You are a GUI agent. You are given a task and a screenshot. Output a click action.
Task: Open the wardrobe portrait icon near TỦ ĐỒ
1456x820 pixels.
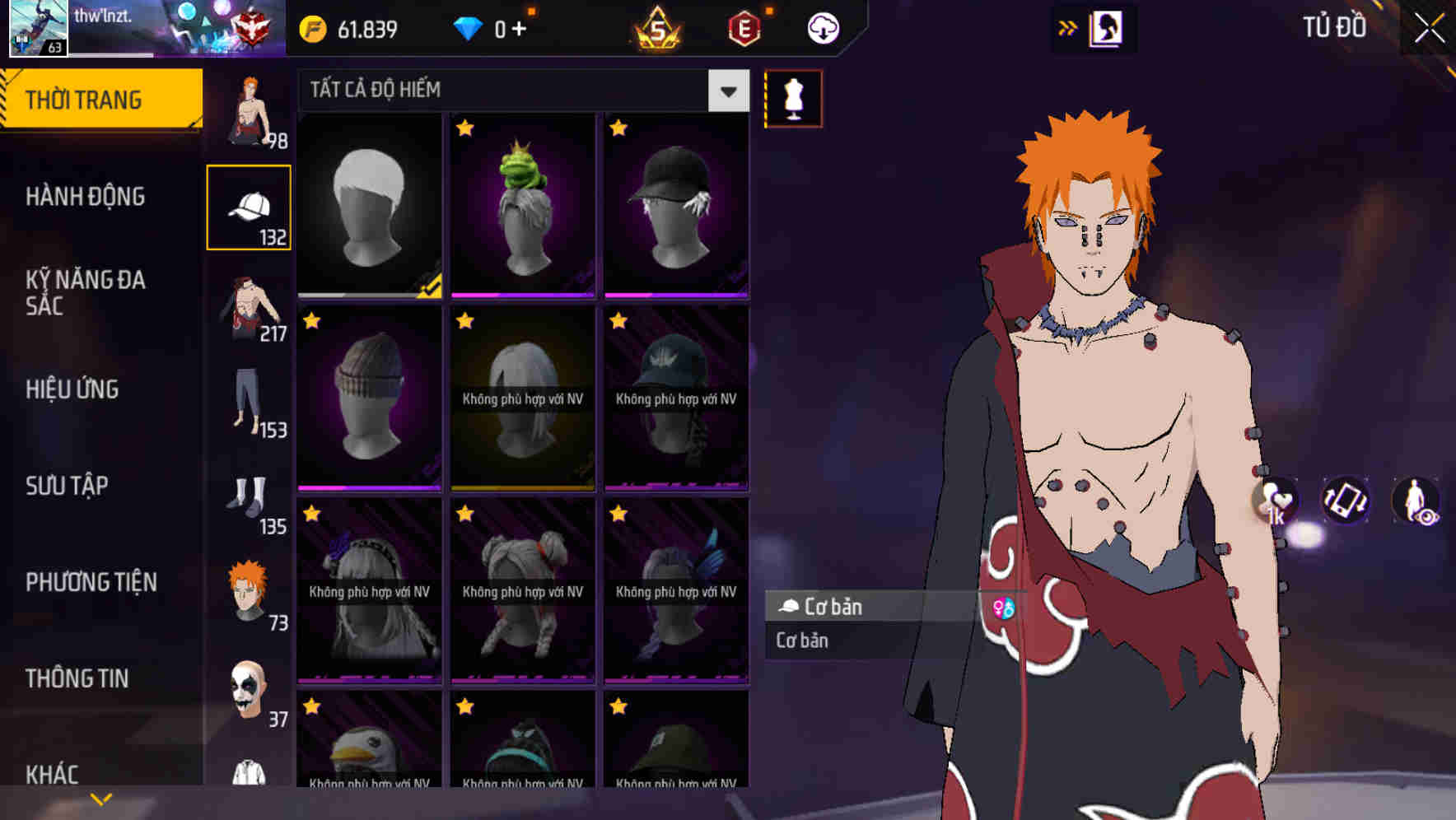click(x=1108, y=27)
